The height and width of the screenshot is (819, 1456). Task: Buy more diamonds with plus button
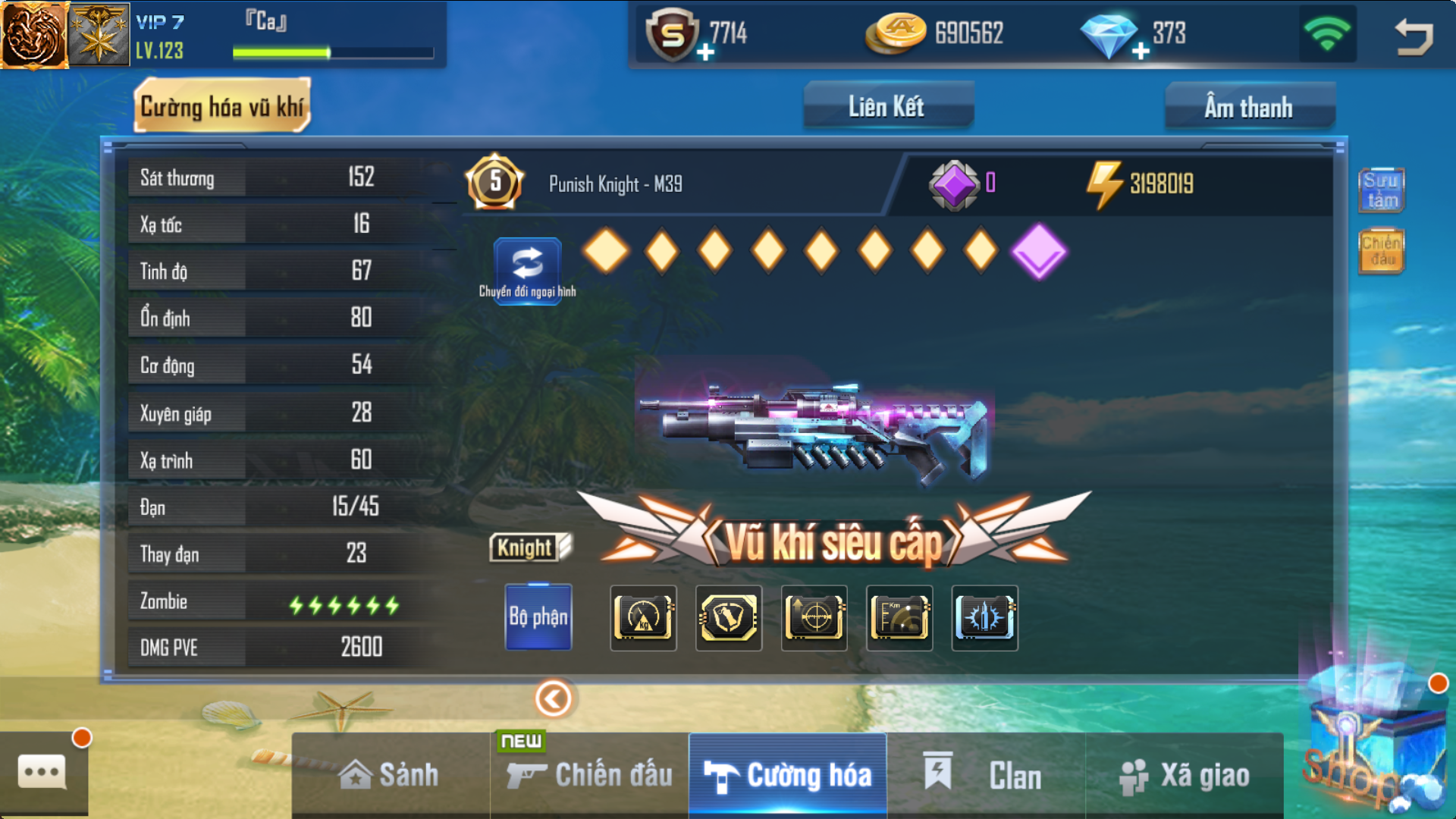point(1140,52)
